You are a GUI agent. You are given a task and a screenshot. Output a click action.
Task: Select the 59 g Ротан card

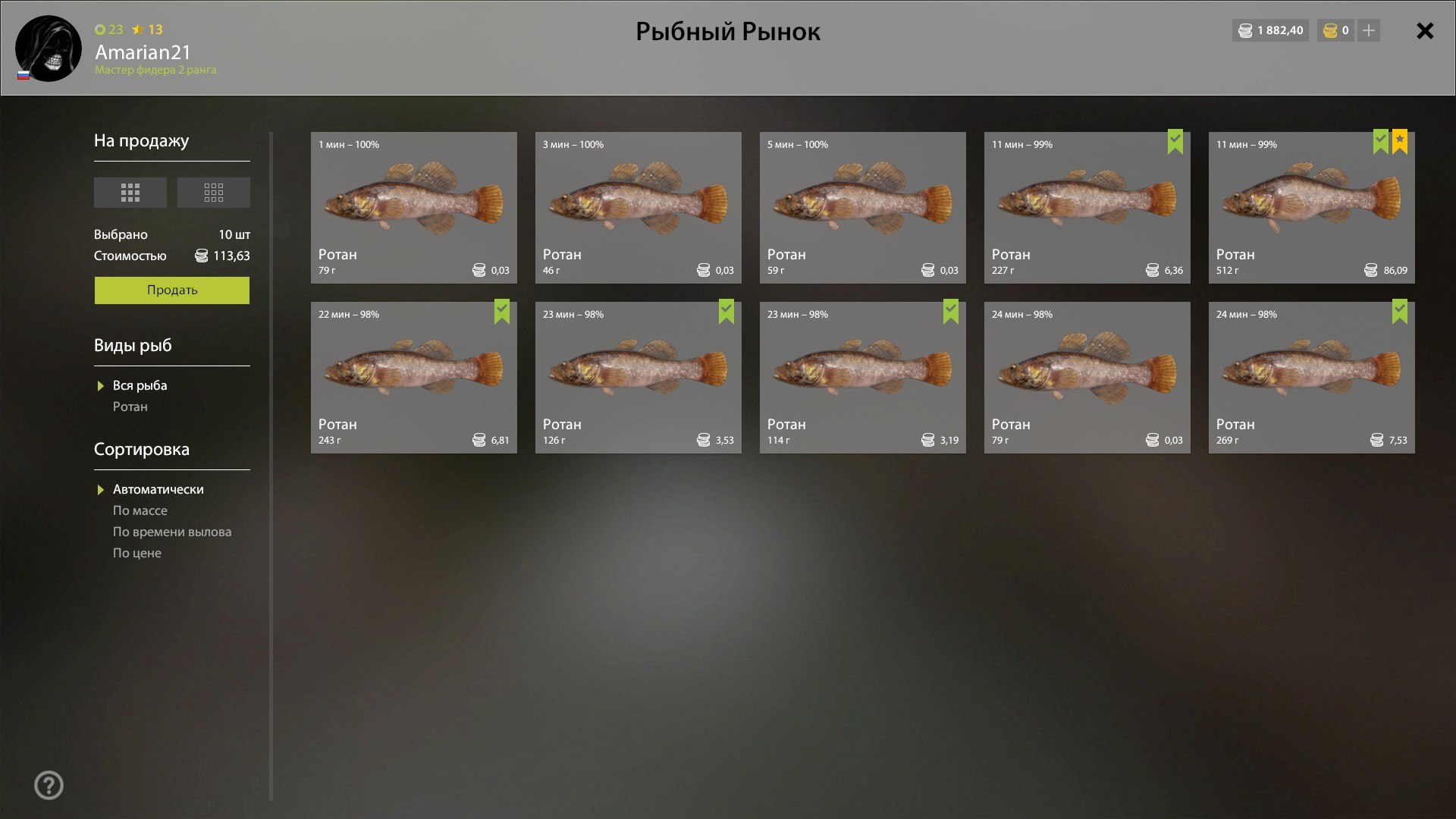(862, 208)
